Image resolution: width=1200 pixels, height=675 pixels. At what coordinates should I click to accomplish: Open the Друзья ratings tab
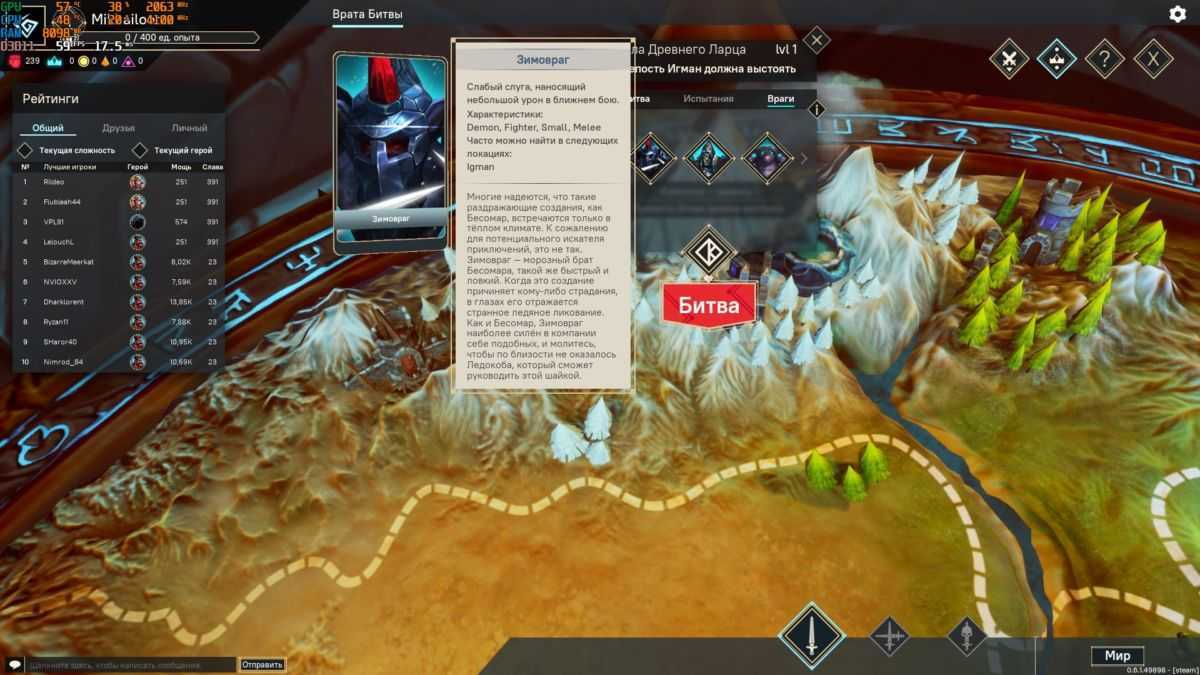pos(118,128)
